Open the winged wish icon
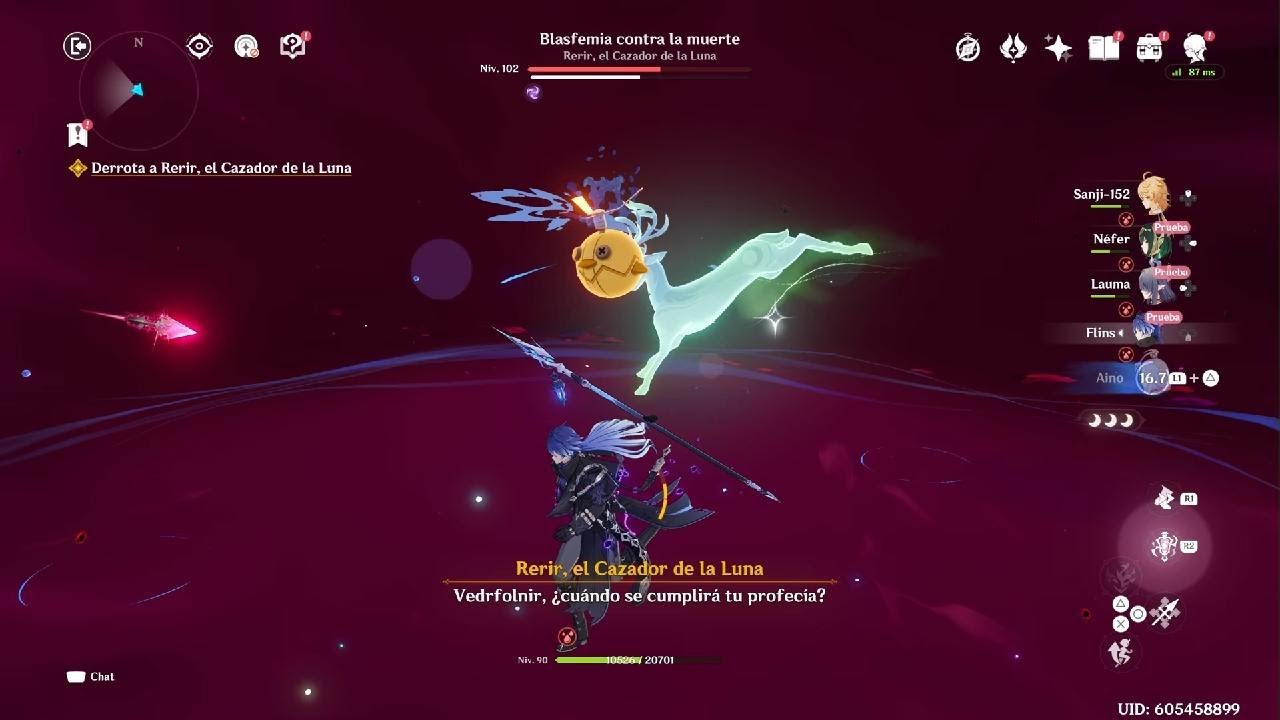 coord(1013,48)
